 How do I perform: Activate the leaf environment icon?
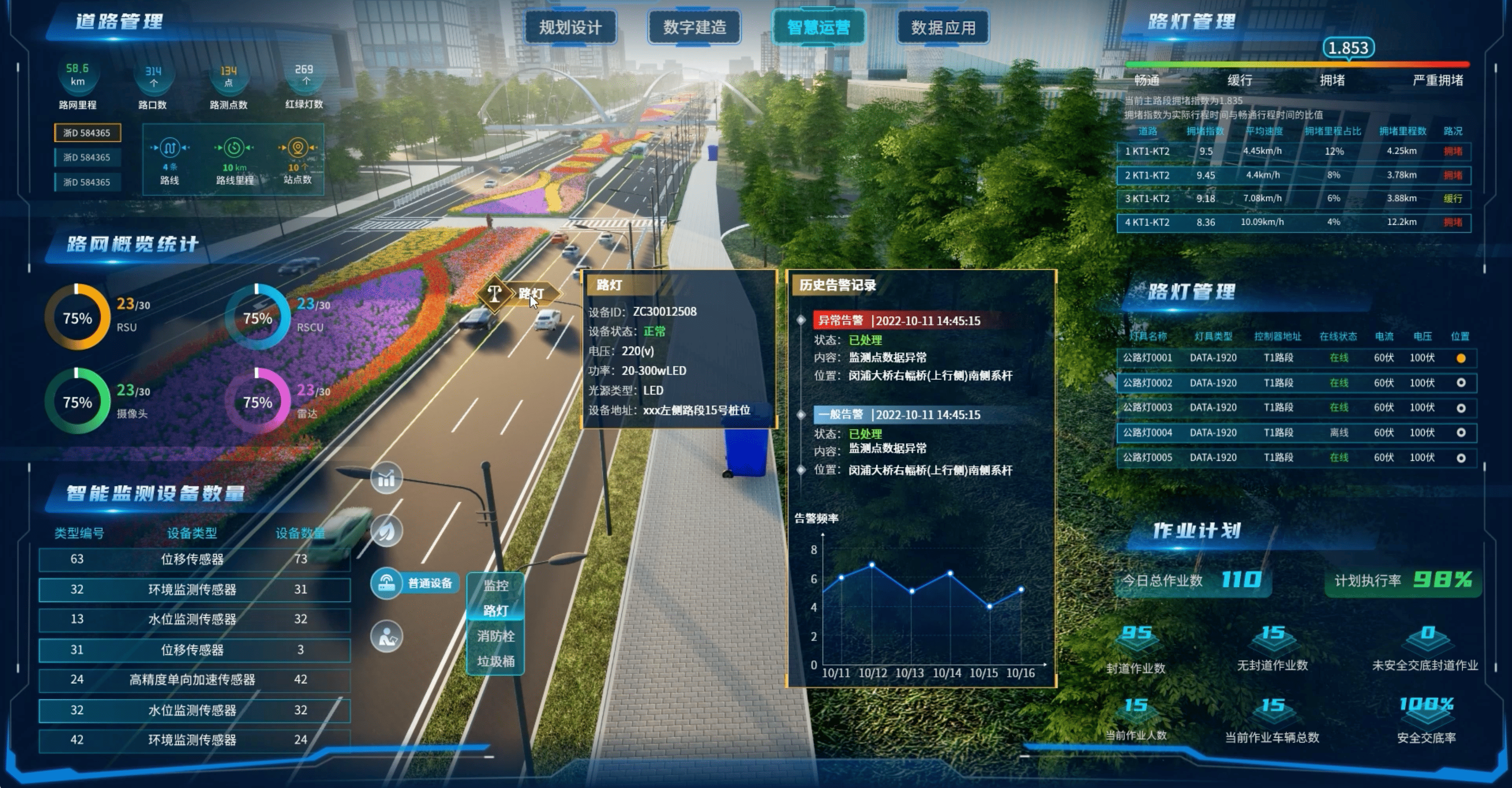[x=386, y=531]
